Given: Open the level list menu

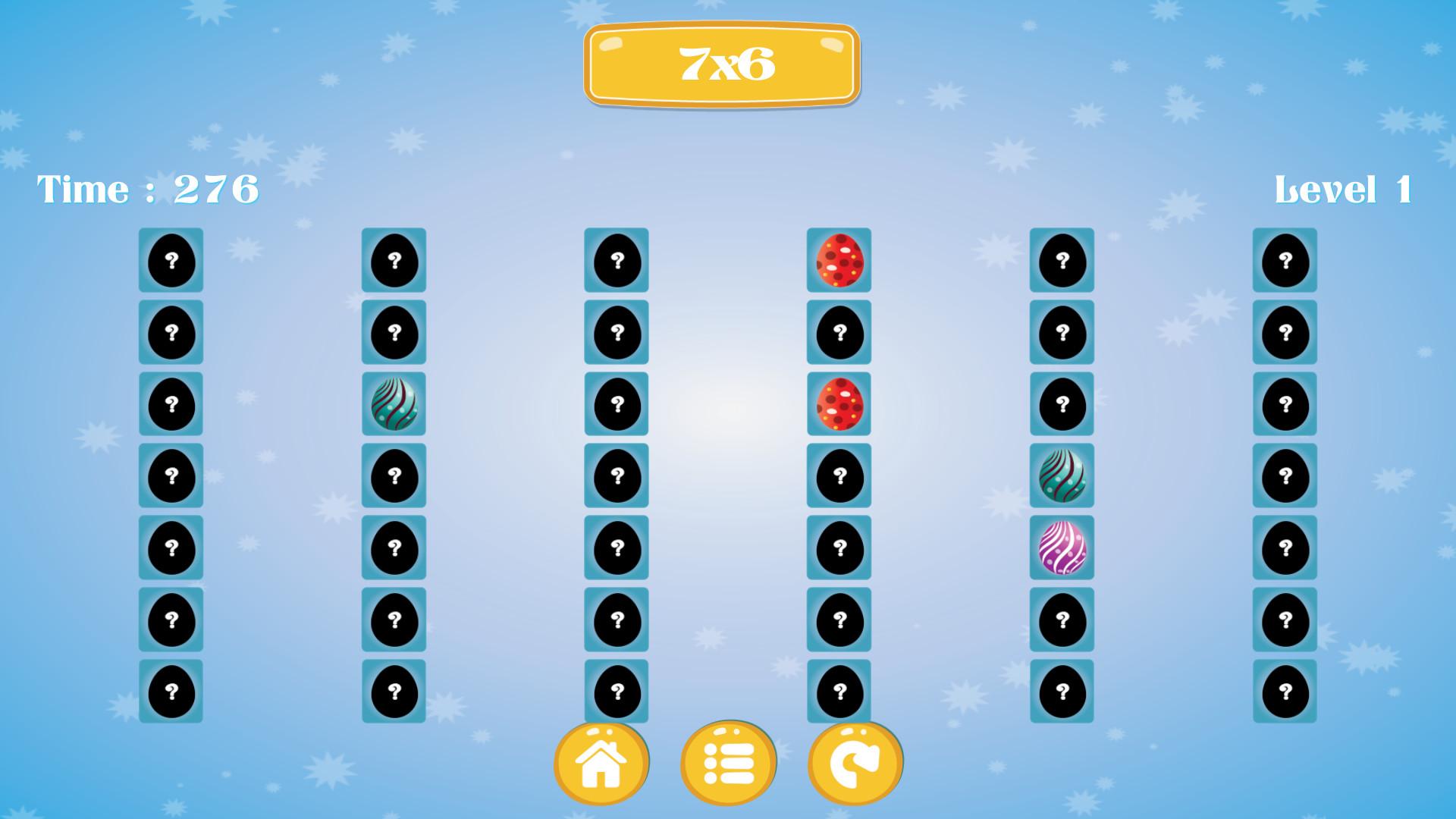Looking at the screenshot, I should pos(728,763).
